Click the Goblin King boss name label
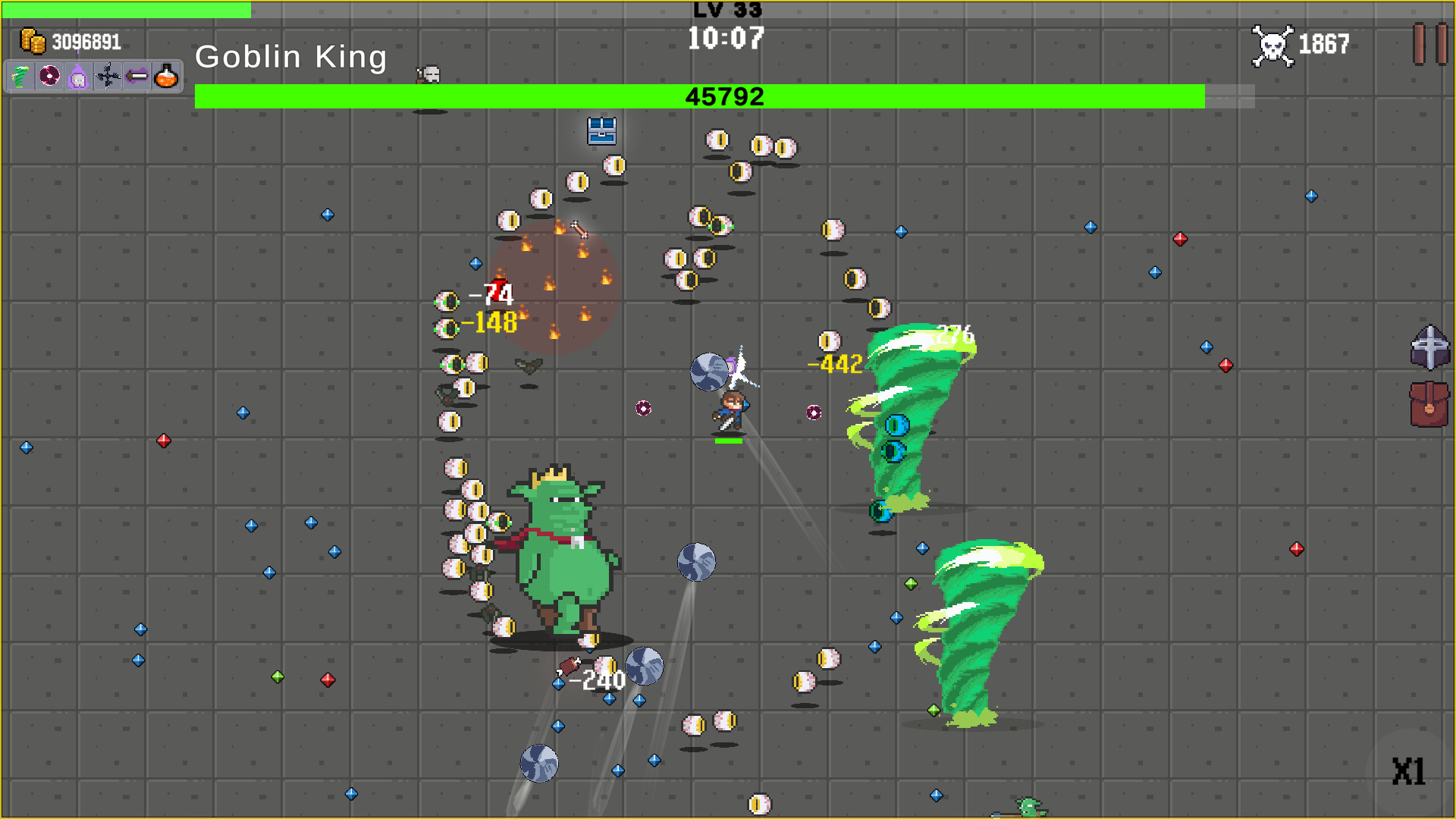 pyautogui.click(x=291, y=56)
